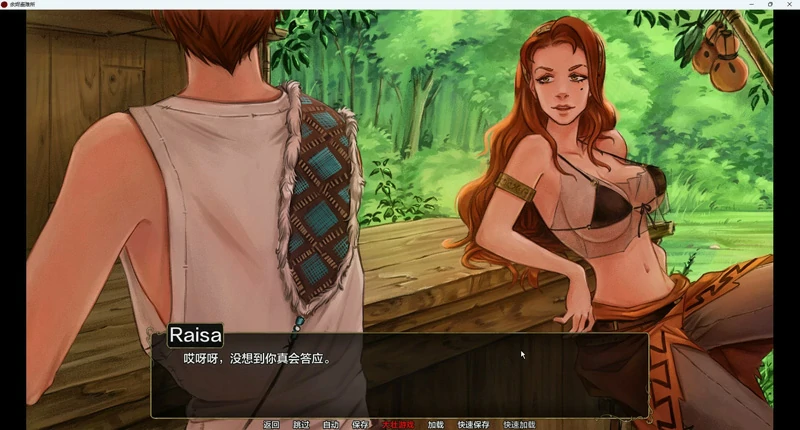Choose 快速保存 (quick save)
Viewport: 800px width, 430px height.
pos(474,425)
